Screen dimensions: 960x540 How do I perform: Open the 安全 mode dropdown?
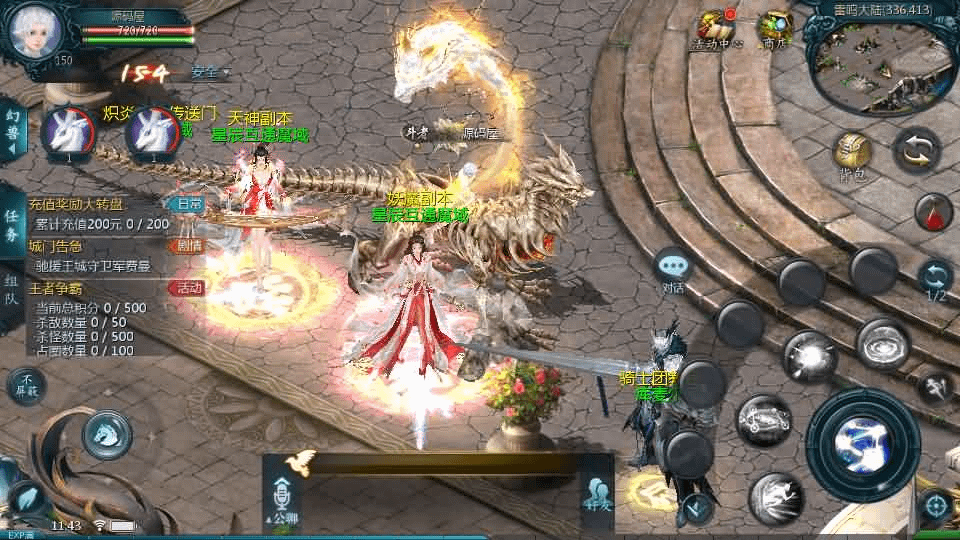pyautogui.click(x=208, y=72)
